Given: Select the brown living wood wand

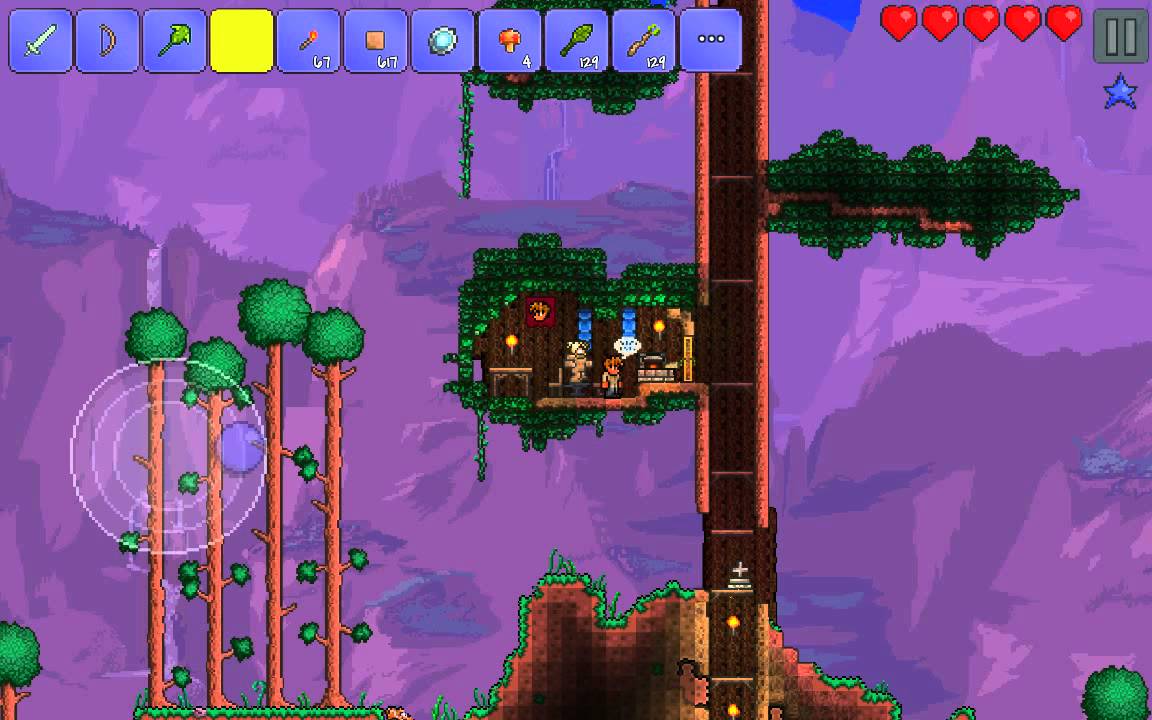Looking at the screenshot, I should [644, 41].
